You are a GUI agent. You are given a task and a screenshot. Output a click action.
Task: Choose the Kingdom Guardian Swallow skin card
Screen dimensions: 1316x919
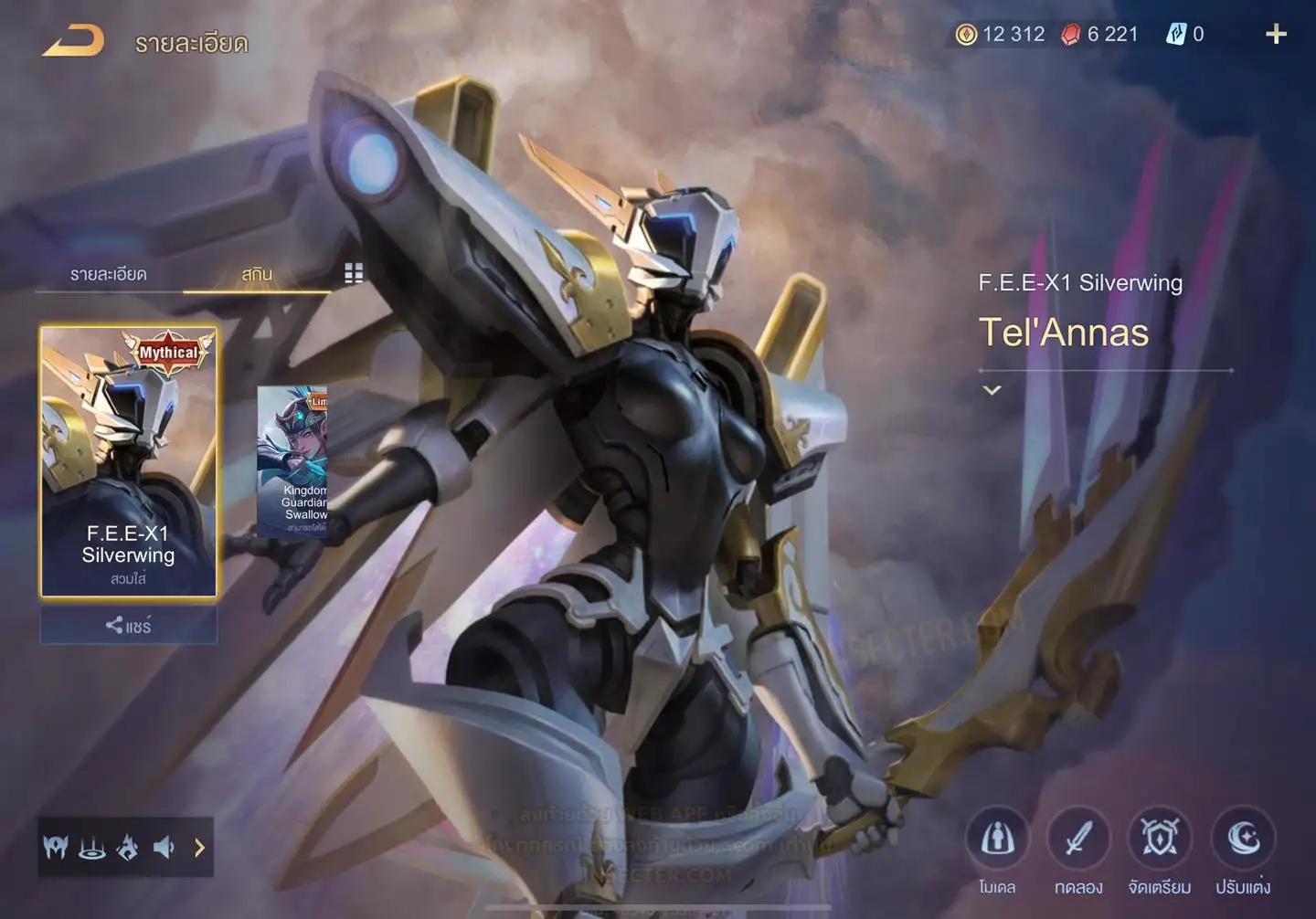click(292, 461)
